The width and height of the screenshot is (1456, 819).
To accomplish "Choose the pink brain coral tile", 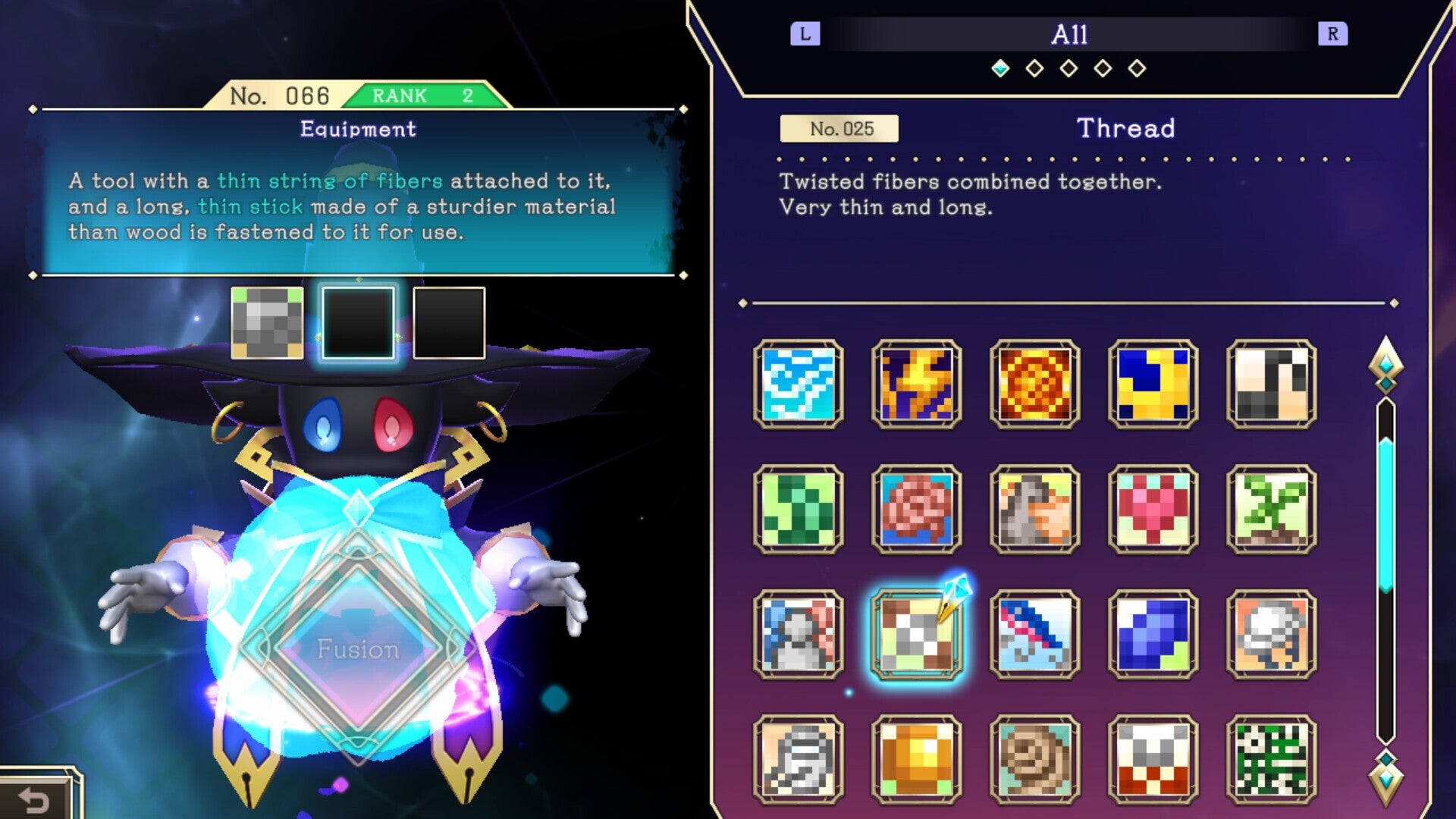I will pos(916,510).
